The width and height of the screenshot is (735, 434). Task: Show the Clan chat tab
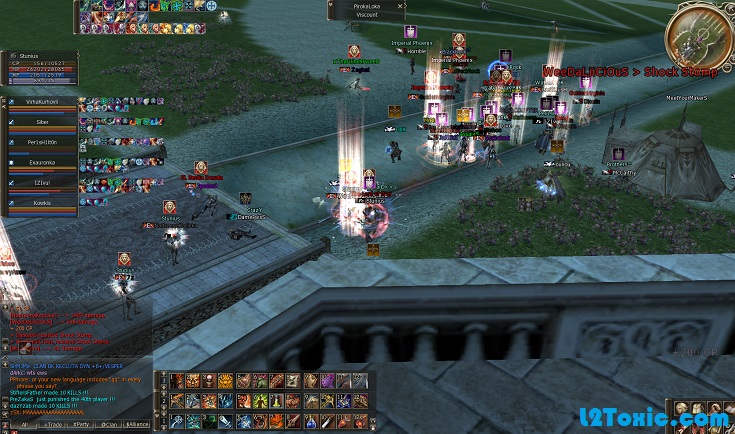click(107, 425)
